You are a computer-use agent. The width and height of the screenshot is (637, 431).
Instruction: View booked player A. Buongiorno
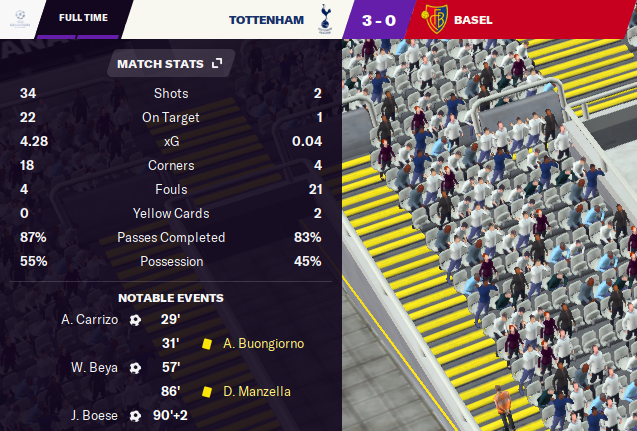(x=264, y=343)
